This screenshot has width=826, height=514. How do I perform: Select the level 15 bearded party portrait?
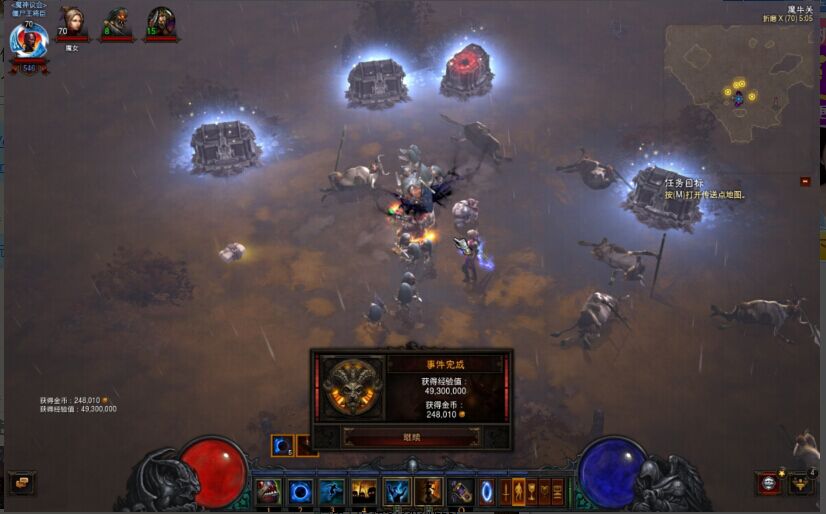[160, 22]
